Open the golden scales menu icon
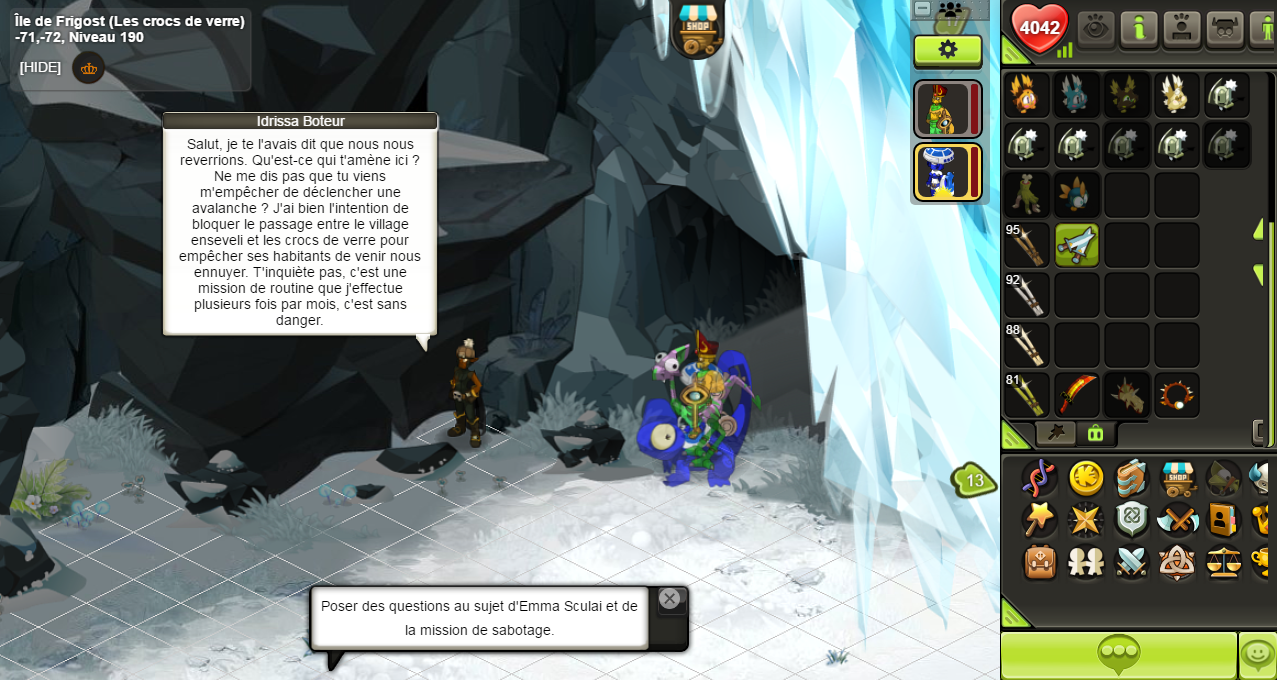 pos(1224,561)
